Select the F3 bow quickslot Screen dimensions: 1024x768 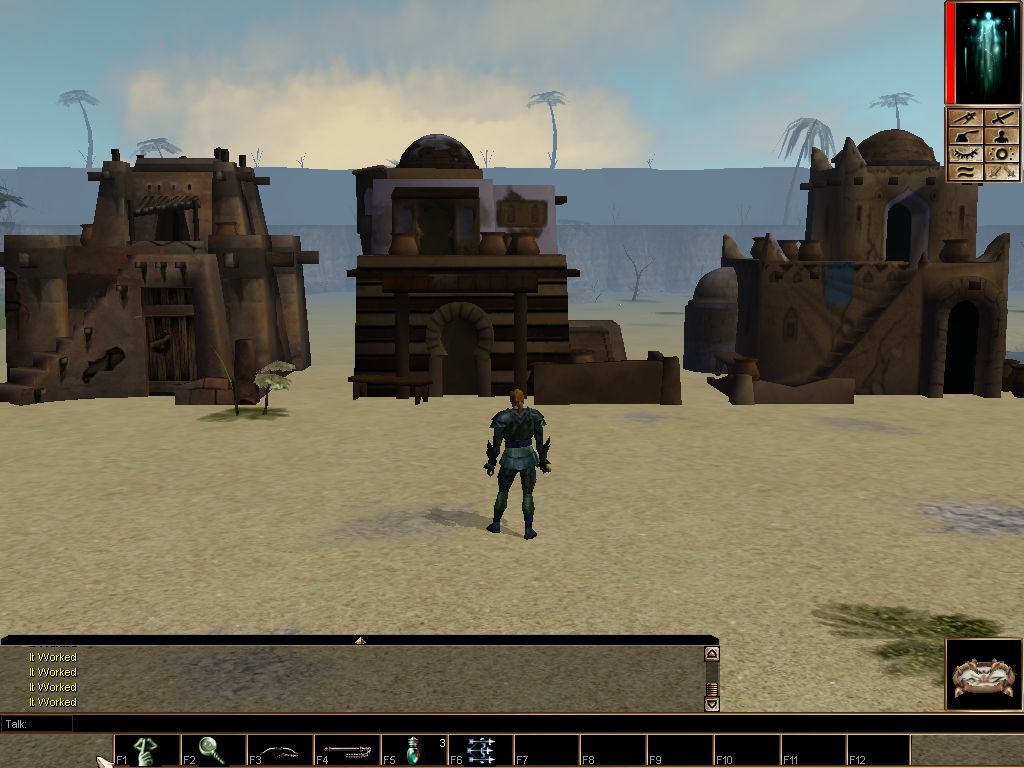tap(279, 750)
